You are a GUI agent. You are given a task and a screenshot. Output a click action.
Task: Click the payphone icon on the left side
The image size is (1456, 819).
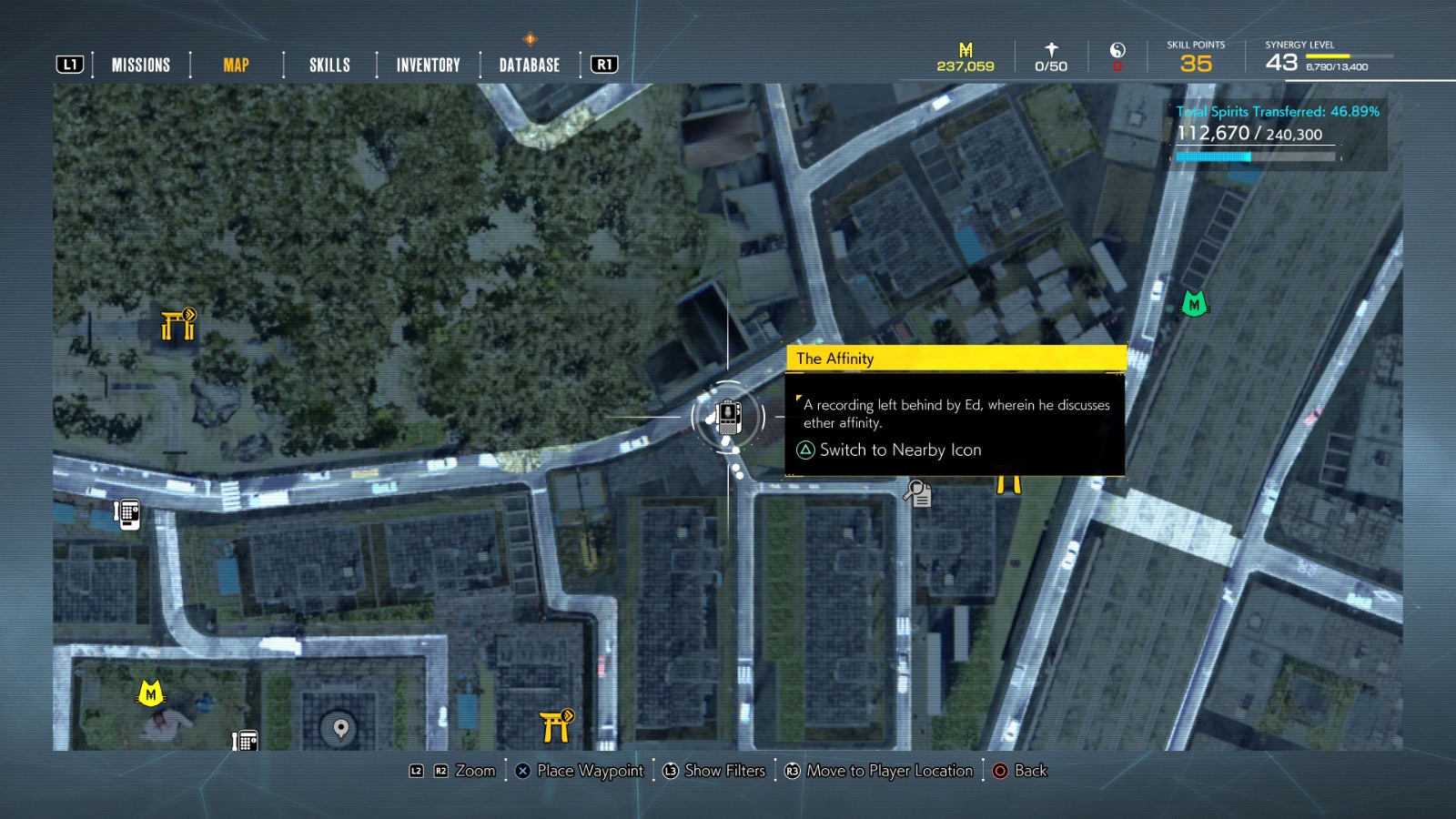point(125,512)
